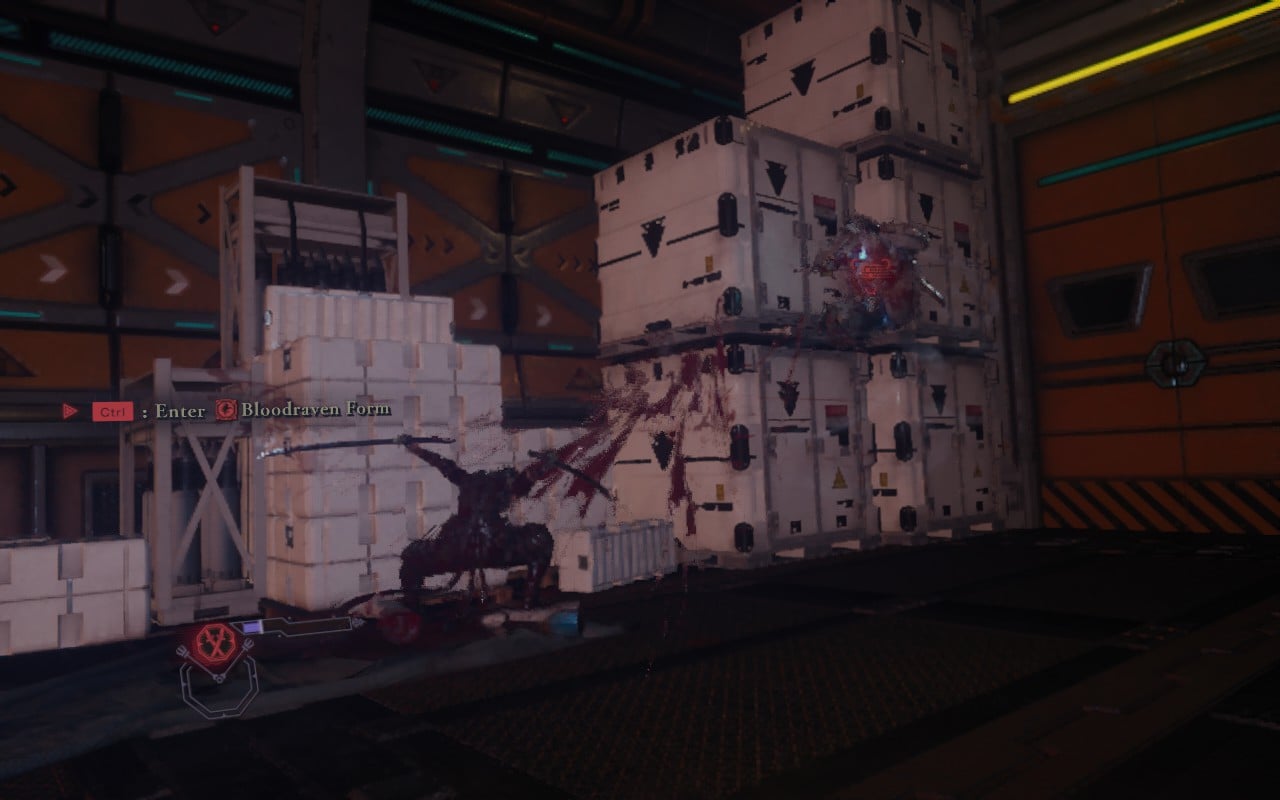This screenshot has width=1280, height=800.
Task: Click the circular hatch emblem on the right door
Action: [x=1176, y=363]
